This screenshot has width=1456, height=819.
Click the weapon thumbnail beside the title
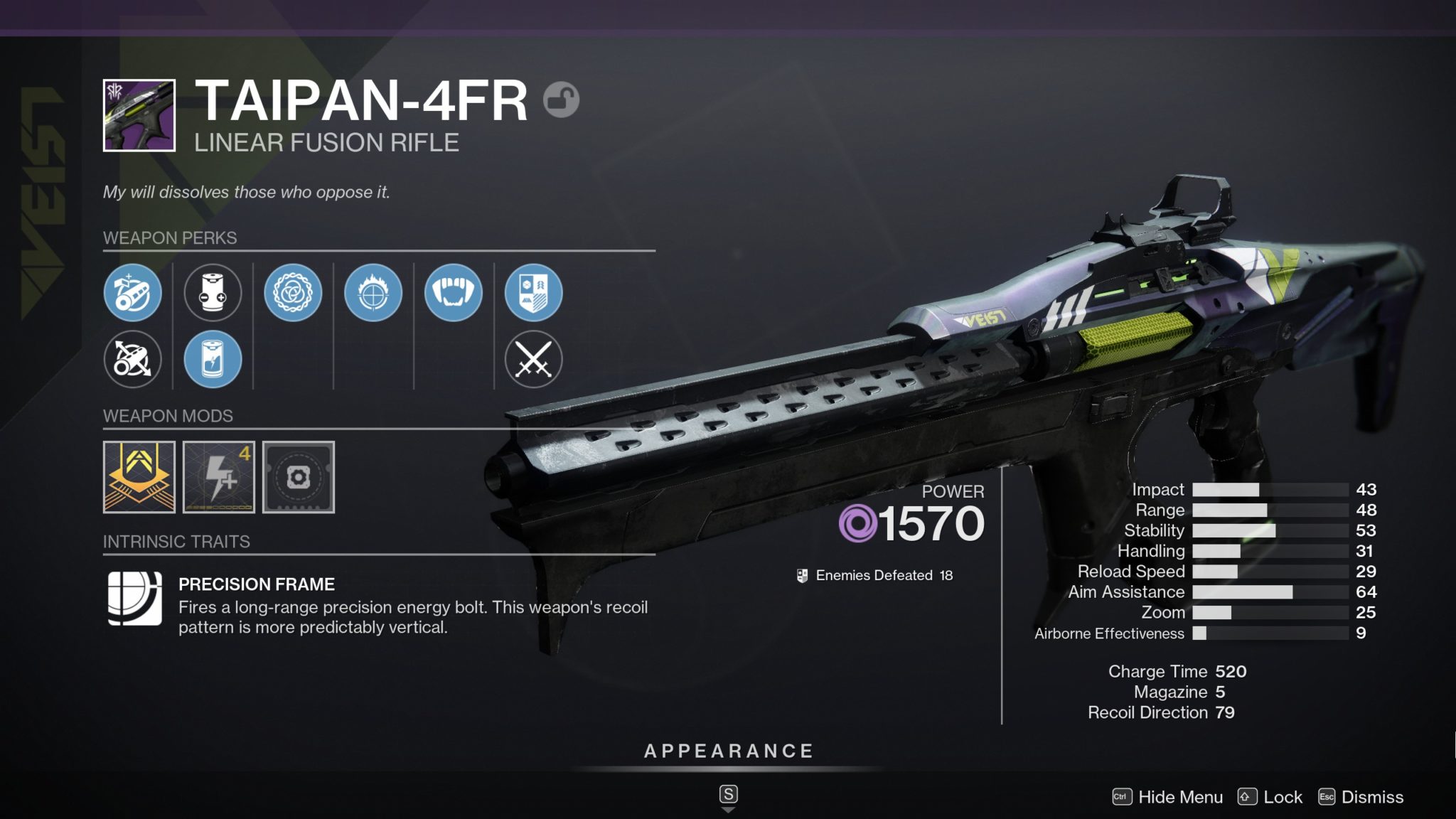tap(139, 114)
